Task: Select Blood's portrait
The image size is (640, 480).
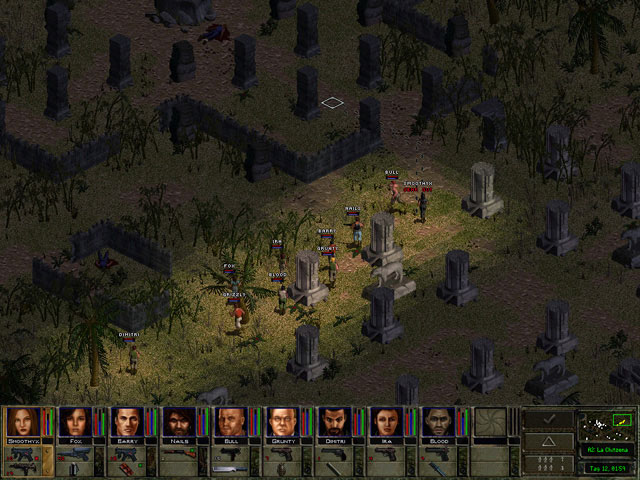Action: click(x=437, y=421)
